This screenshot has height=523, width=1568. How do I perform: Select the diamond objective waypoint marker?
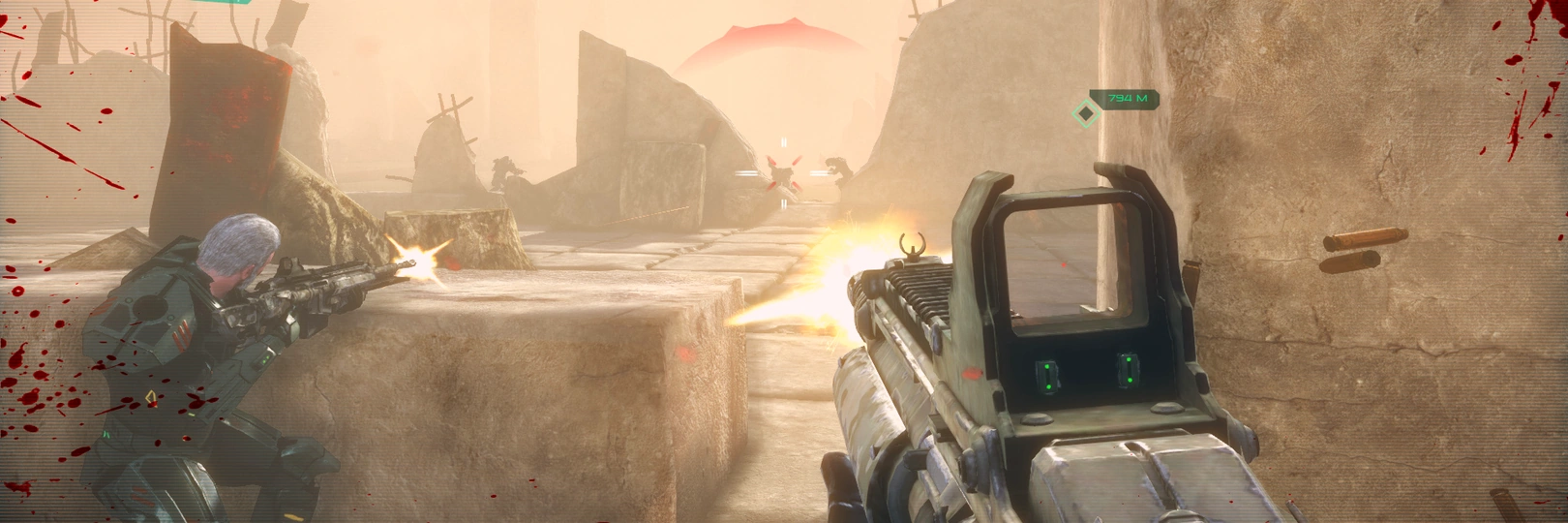(x=1086, y=114)
